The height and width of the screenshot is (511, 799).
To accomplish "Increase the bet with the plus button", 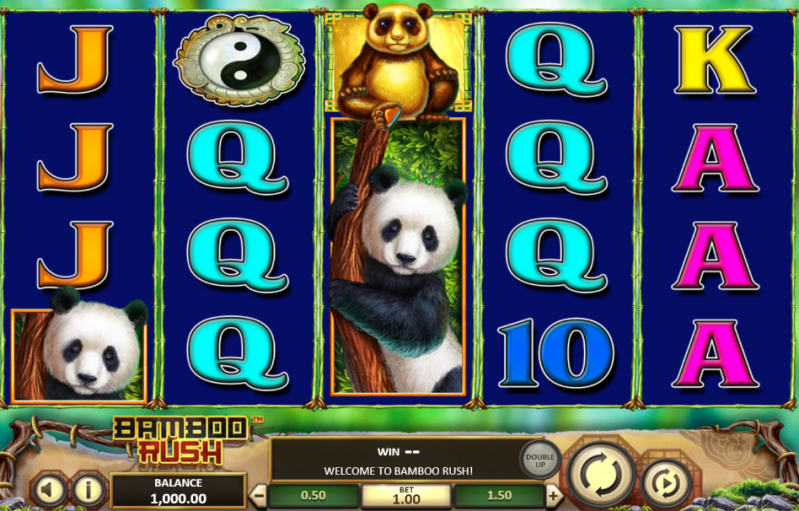I will pos(553,495).
